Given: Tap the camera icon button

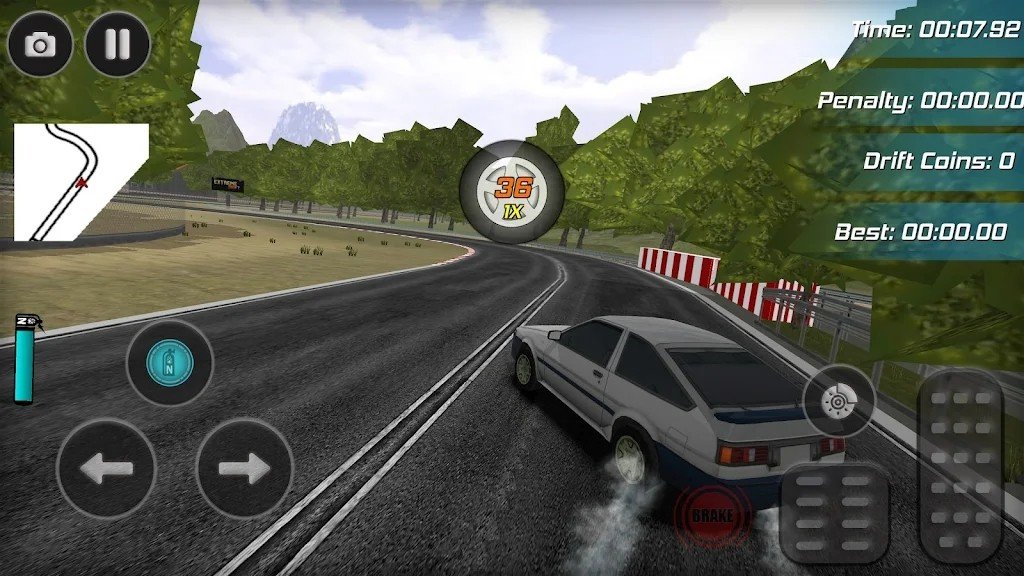Looking at the screenshot, I should pos(41,44).
